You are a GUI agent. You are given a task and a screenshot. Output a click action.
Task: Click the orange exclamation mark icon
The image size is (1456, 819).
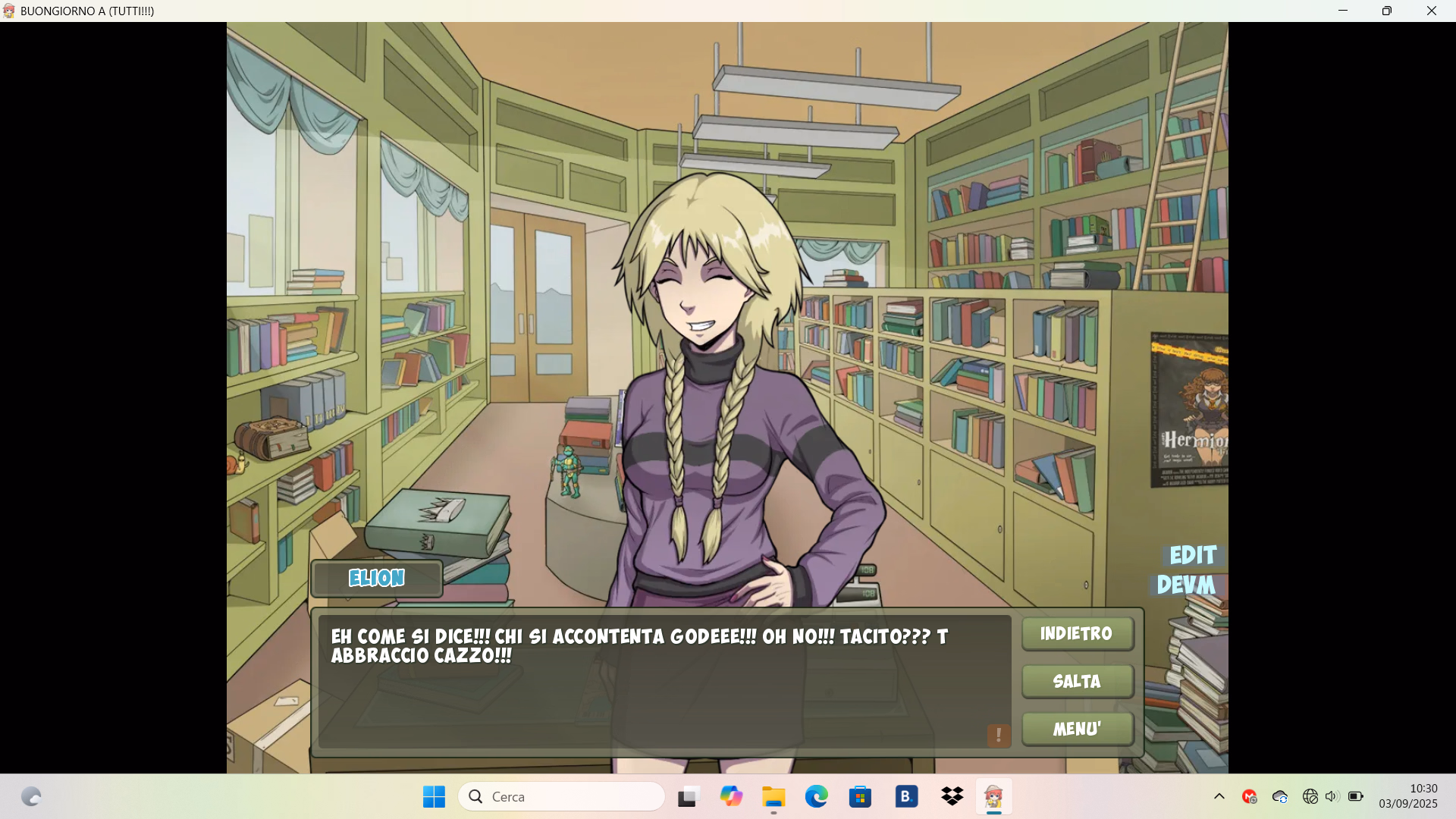(x=999, y=735)
